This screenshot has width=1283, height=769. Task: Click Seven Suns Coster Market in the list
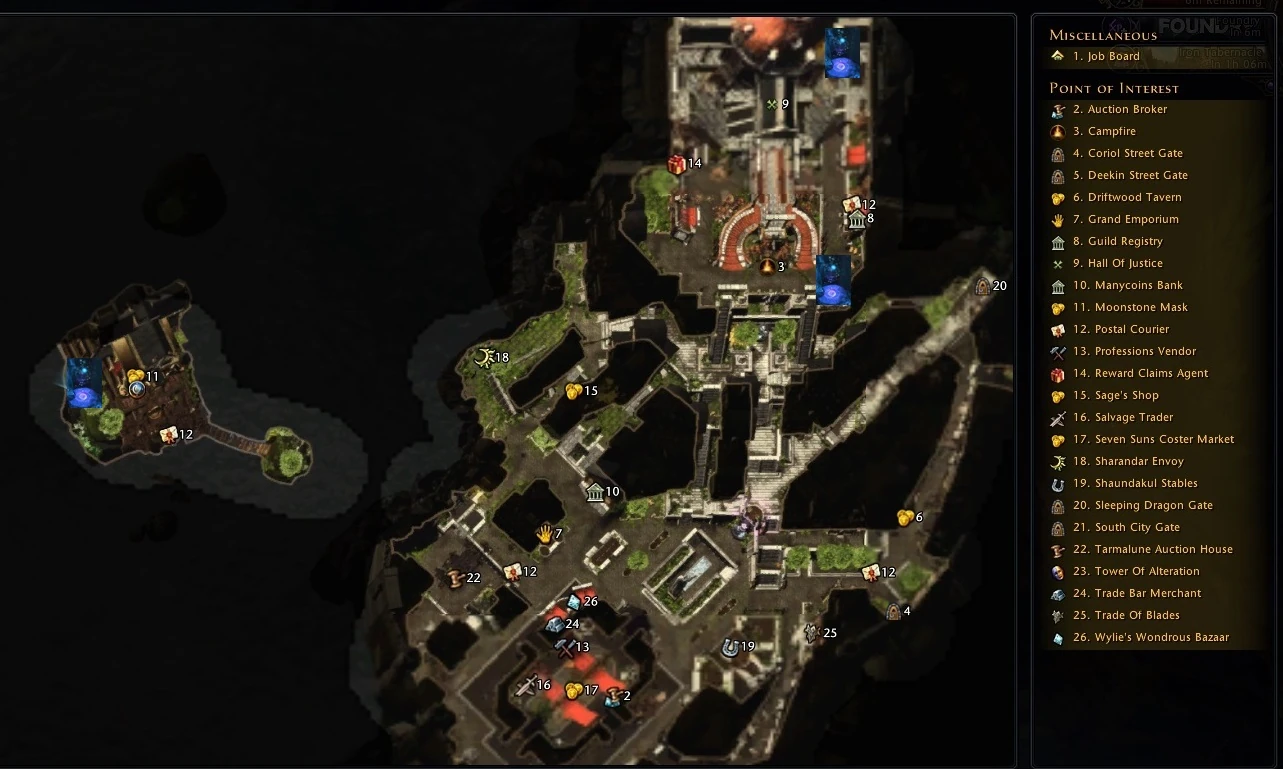point(1153,439)
